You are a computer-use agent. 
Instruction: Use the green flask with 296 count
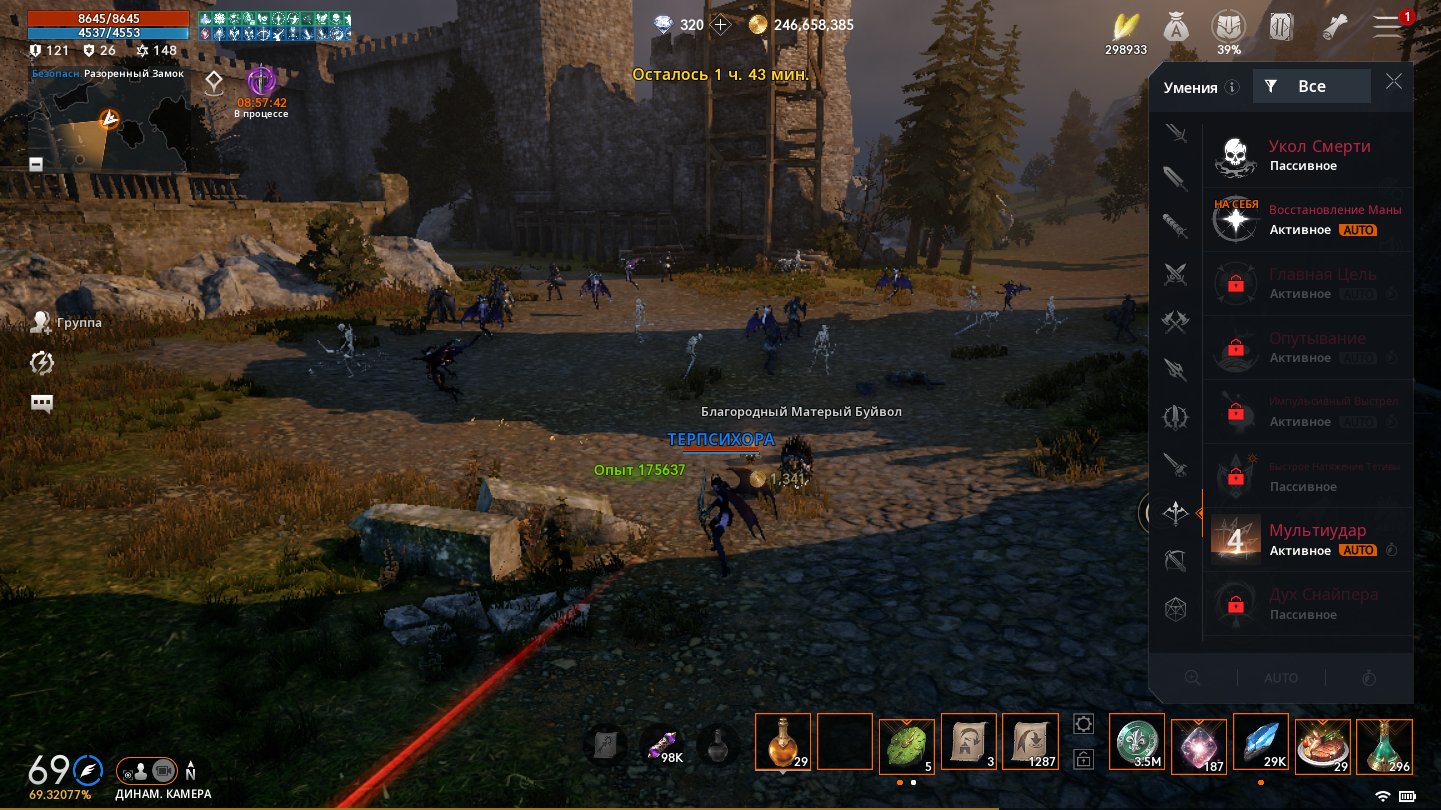pos(1384,742)
